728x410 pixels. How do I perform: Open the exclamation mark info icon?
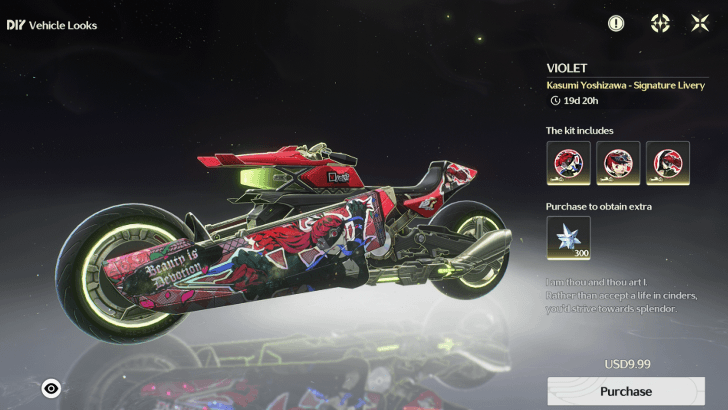616,23
